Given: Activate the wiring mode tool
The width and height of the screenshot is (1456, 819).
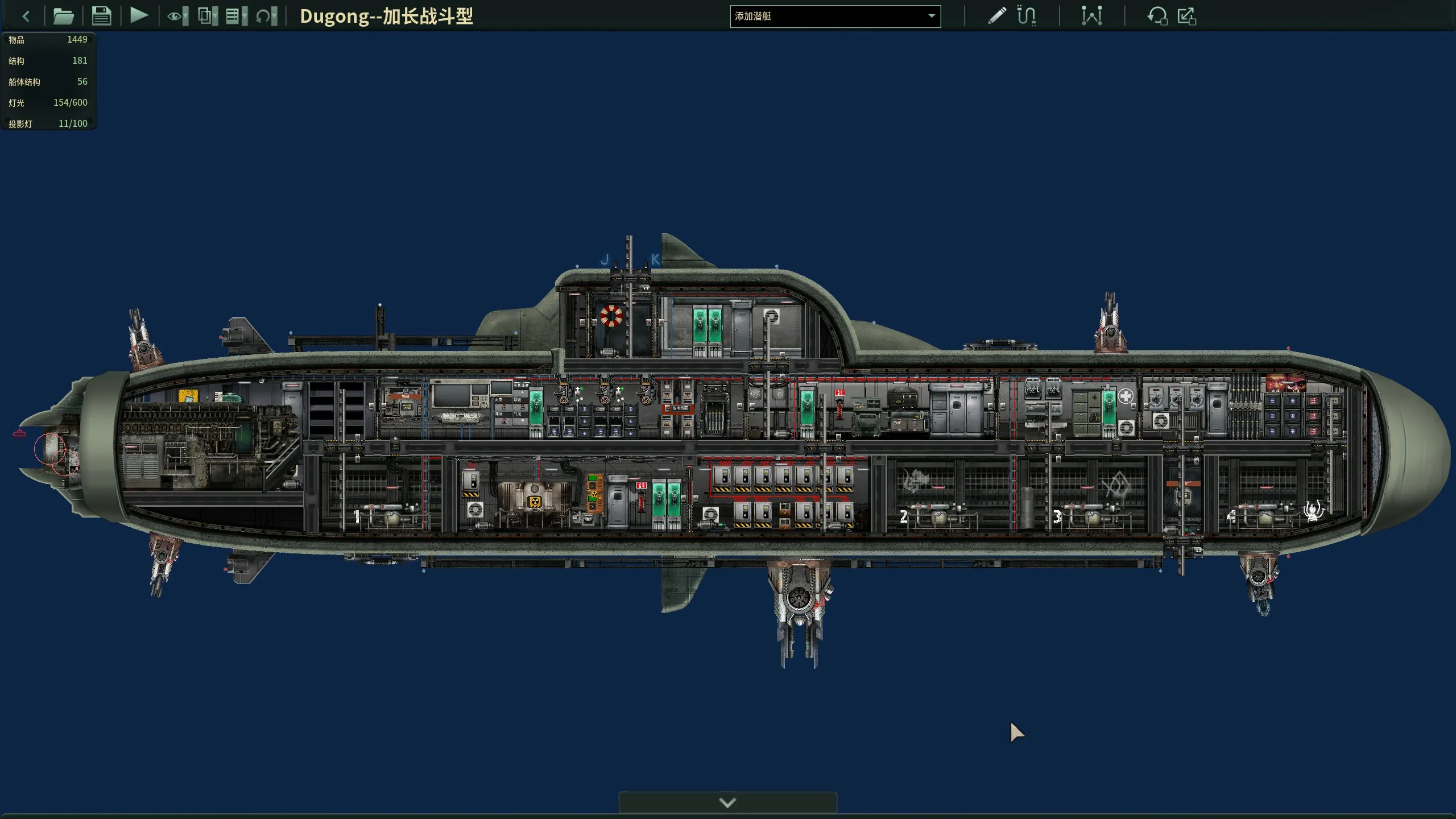Looking at the screenshot, I should [1027, 16].
